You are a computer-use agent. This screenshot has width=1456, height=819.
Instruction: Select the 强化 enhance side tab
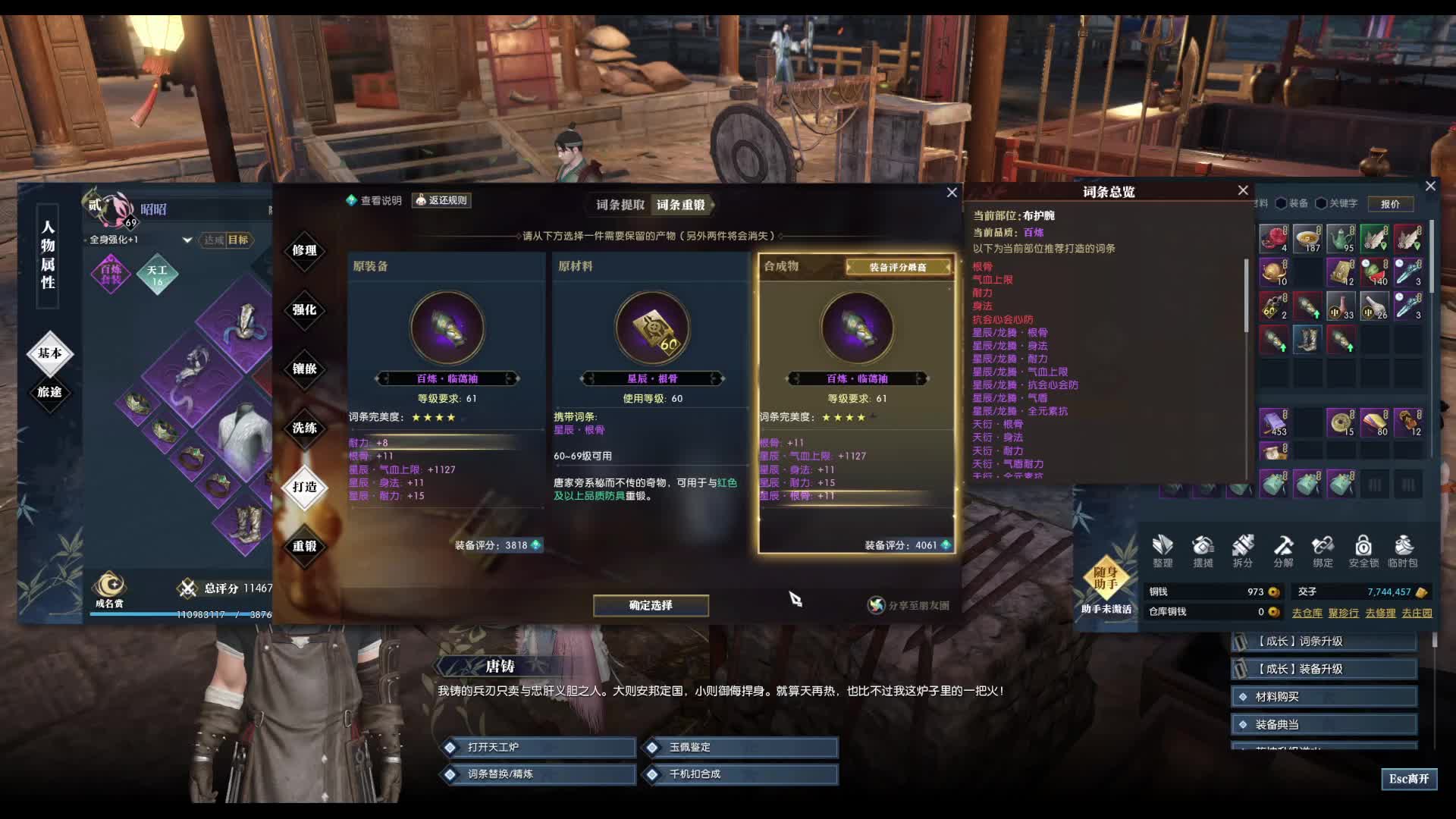[x=304, y=309]
